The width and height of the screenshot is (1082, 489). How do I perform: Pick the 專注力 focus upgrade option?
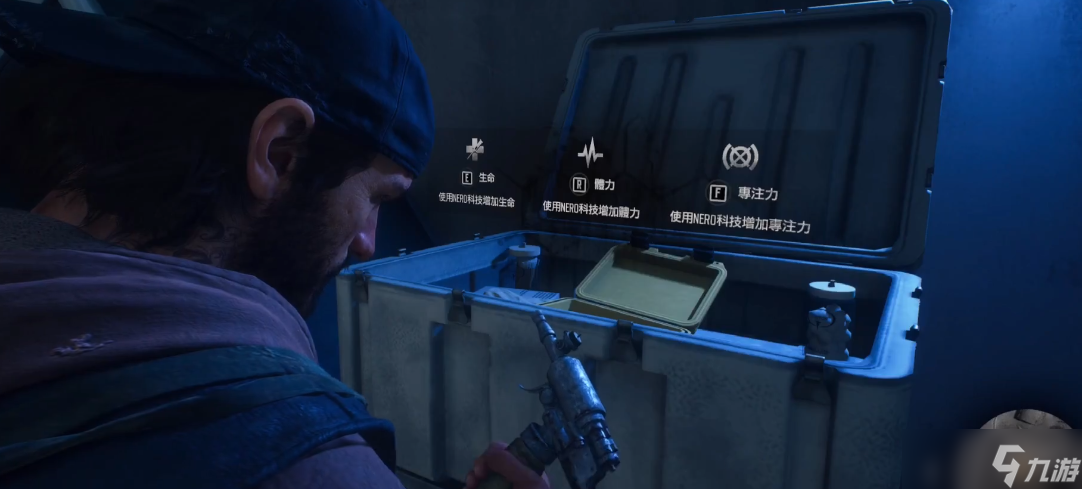pos(741,192)
